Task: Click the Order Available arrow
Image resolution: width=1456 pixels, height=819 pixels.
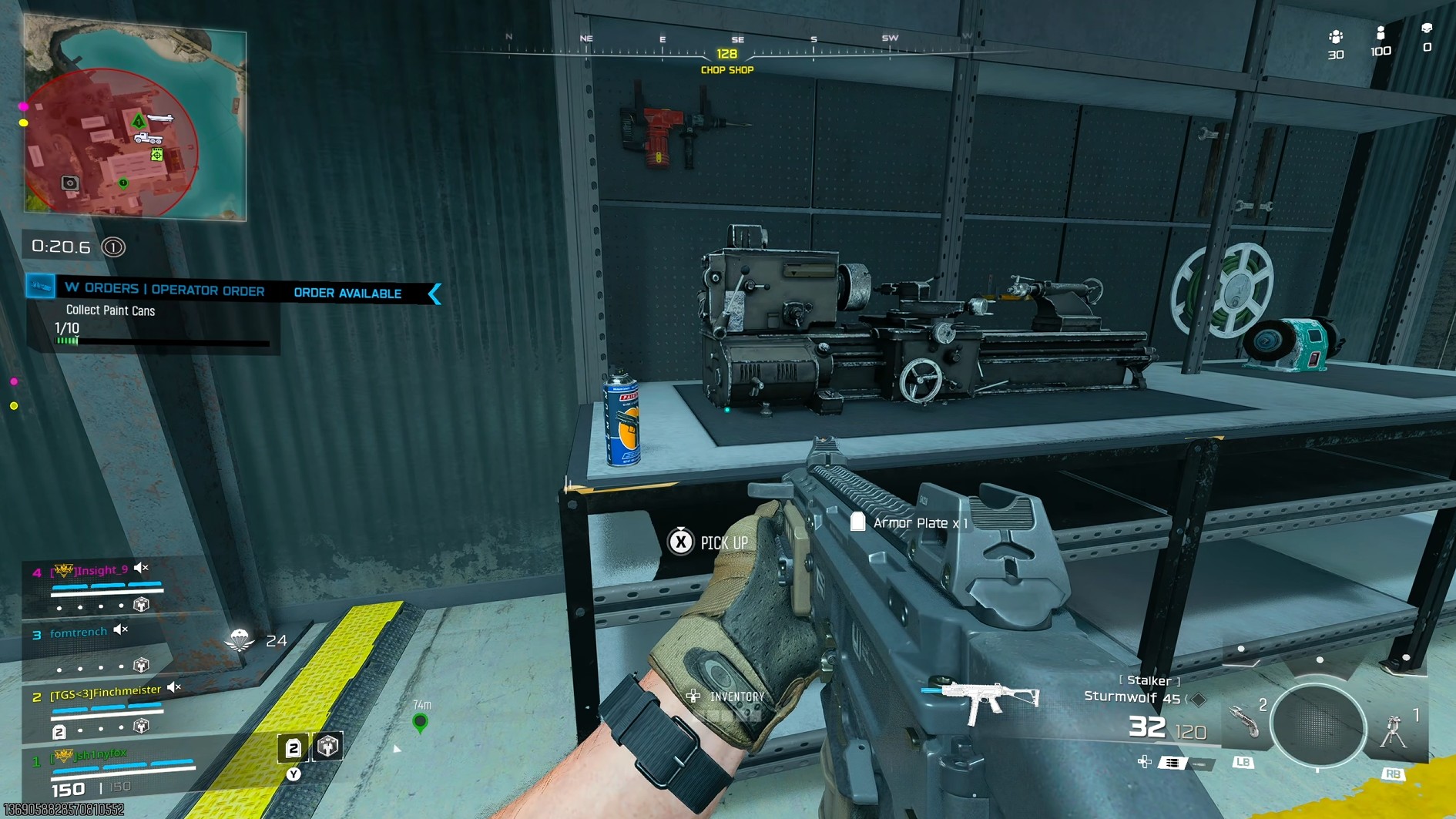Action: click(x=435, y=294)
